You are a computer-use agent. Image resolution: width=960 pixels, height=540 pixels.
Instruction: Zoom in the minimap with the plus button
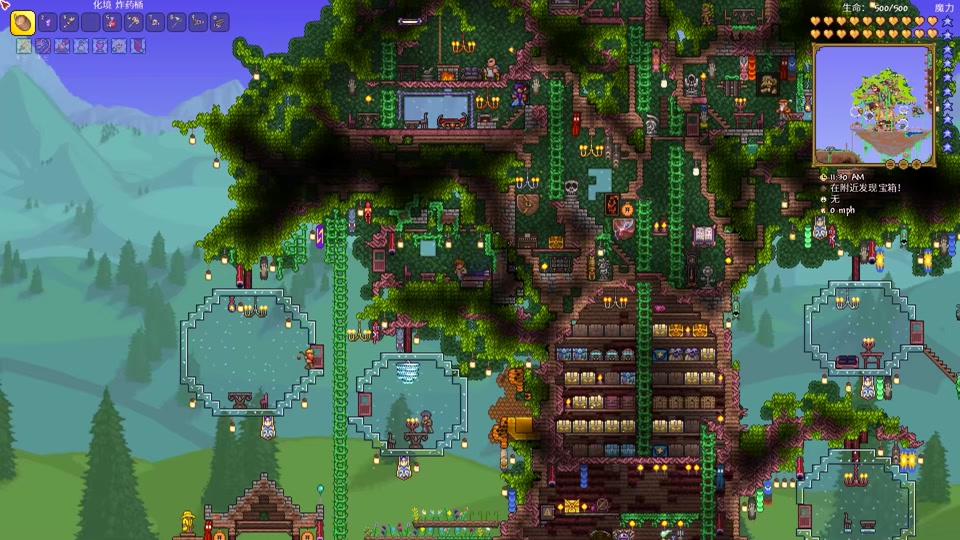click(916, 162)
